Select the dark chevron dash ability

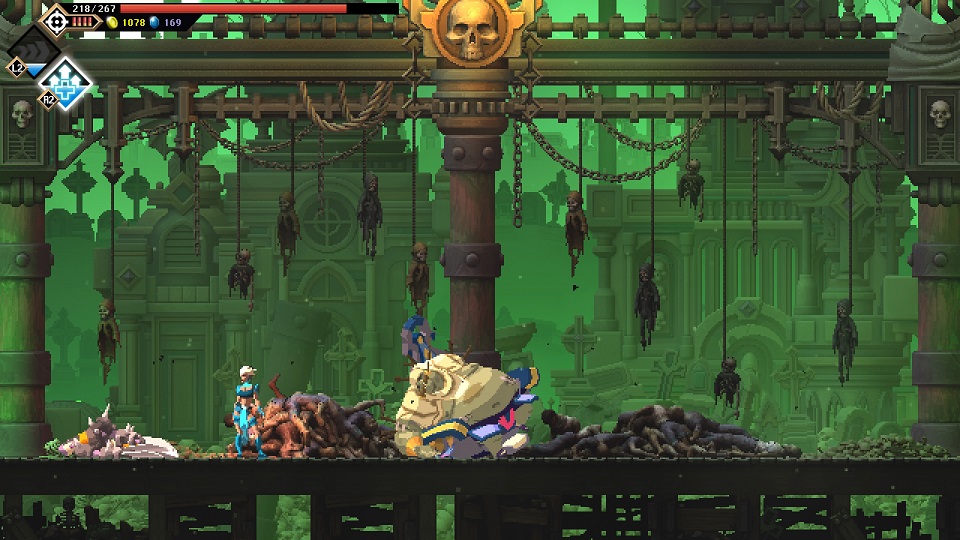(x=34, y=49)
